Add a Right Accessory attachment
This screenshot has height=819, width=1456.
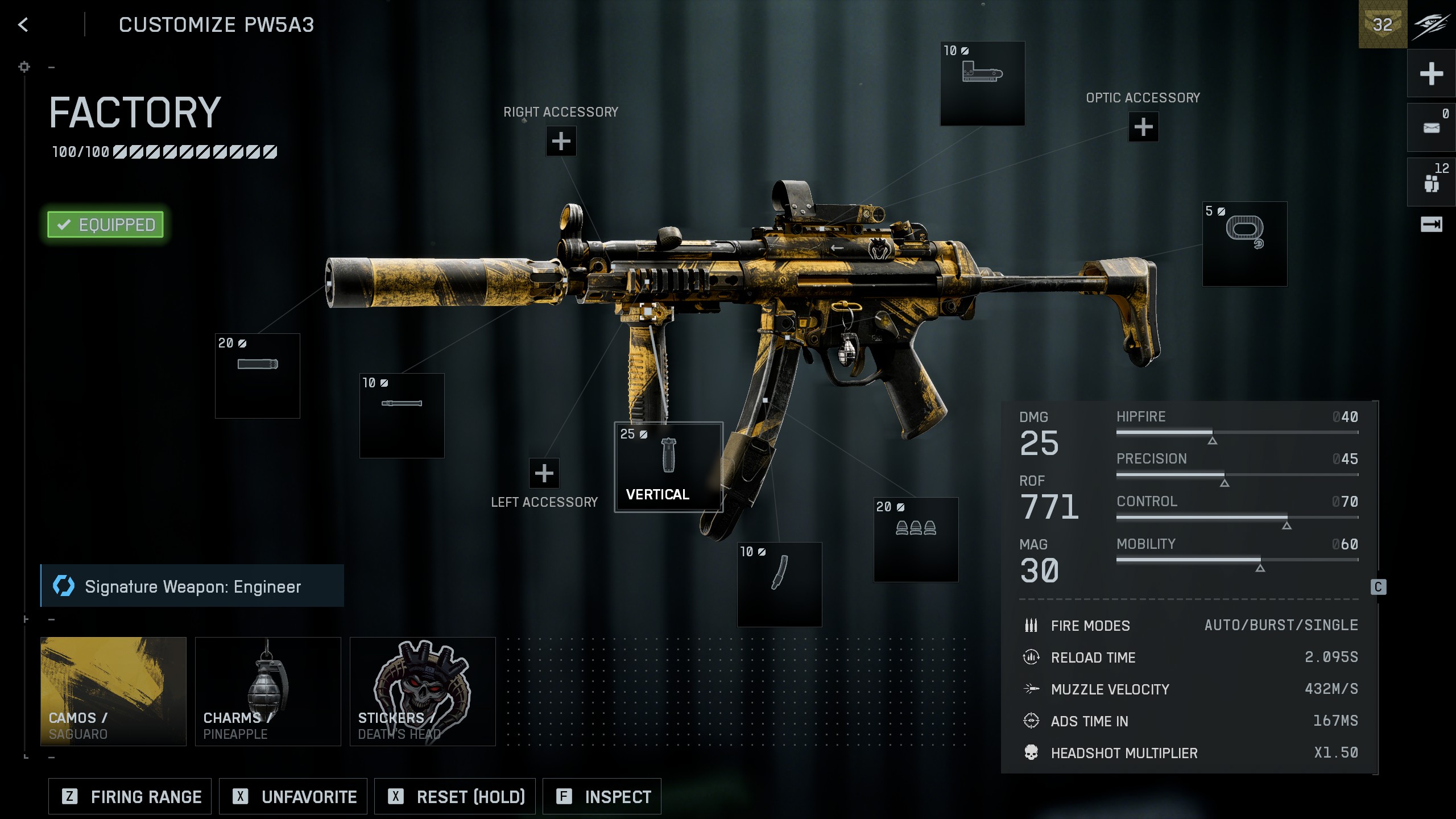[561, 141]
